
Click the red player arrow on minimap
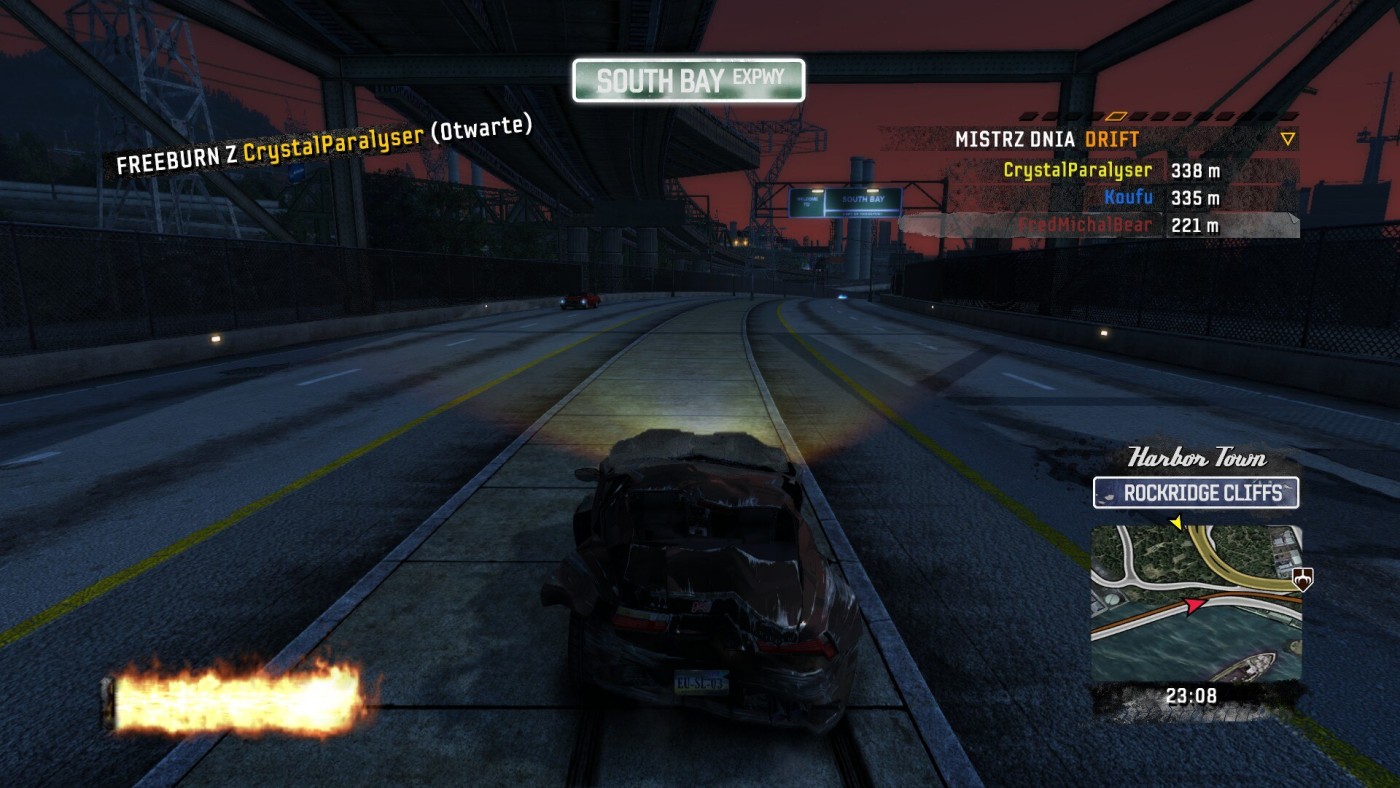tap(1193, 605)
